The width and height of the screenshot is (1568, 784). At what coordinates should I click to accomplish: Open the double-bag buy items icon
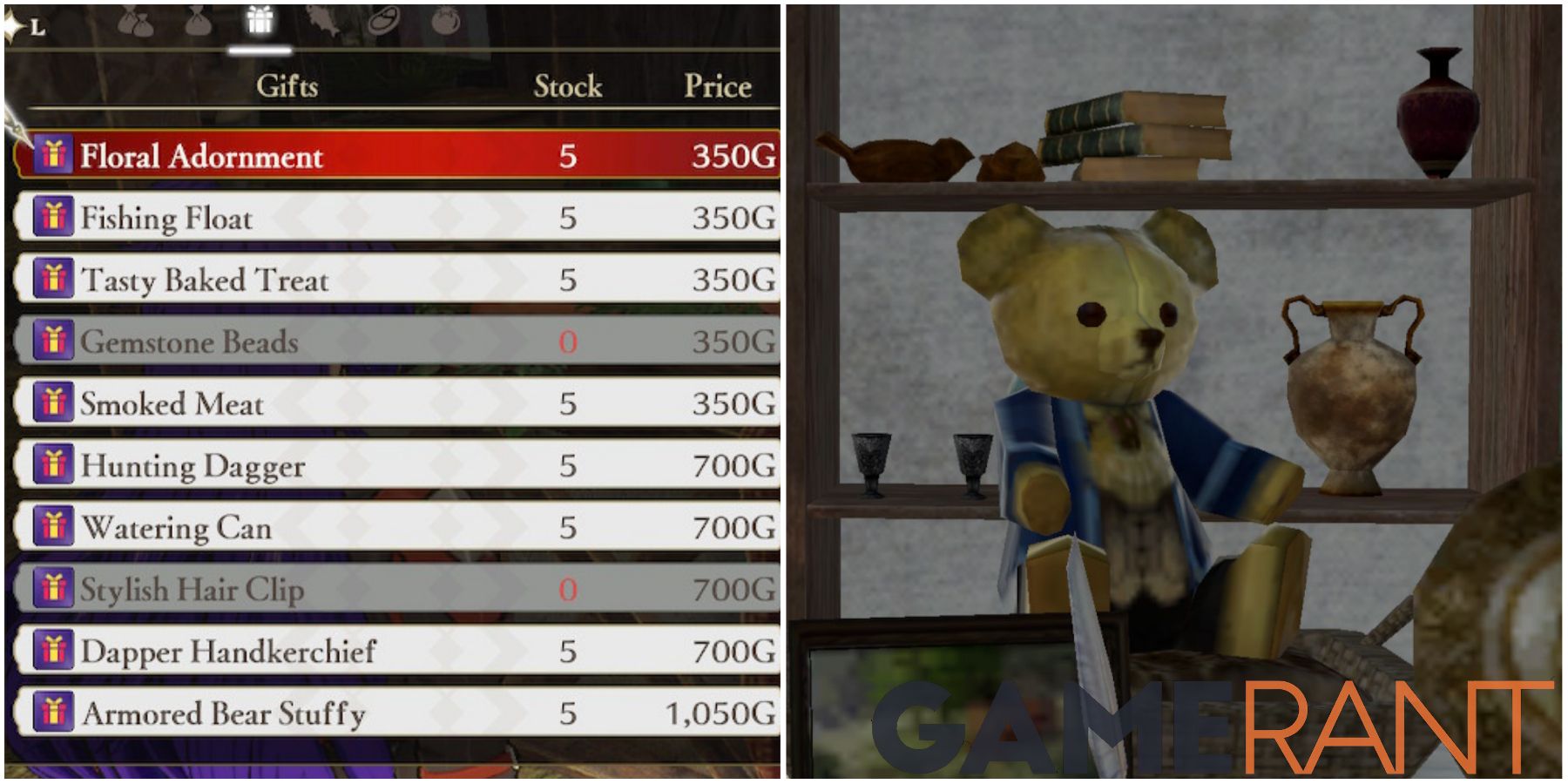tap(135, 22)
